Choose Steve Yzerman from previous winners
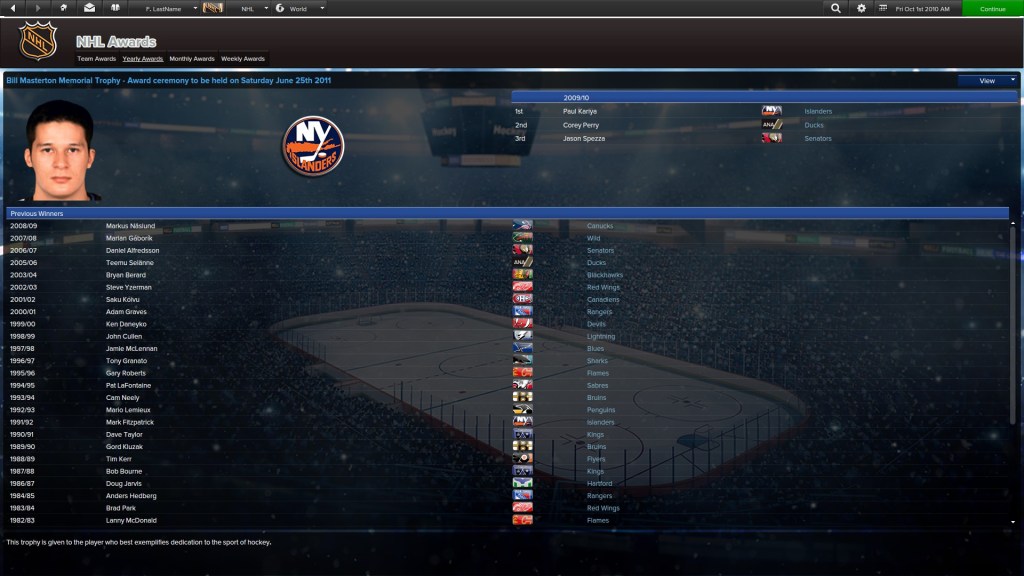Screen dimensions: 1024x576 click(x=129, y=287)
